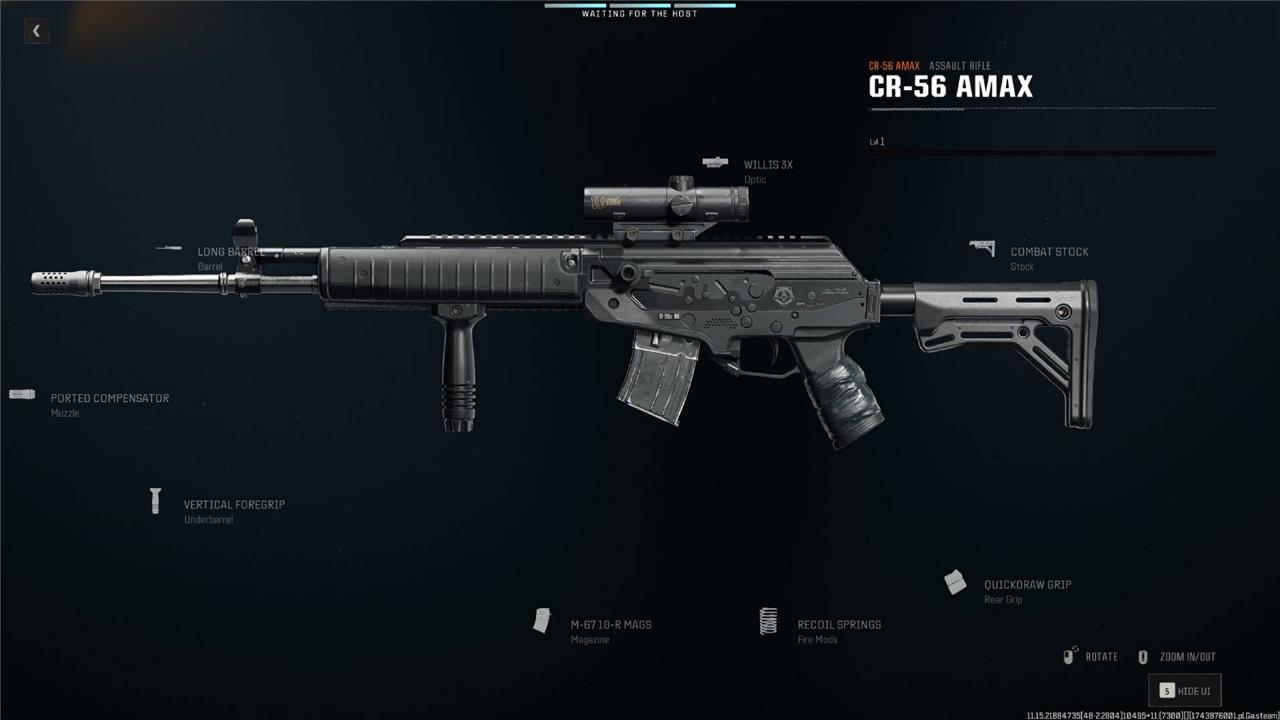The width and height of the screenshot is (1280, 720).
Task: Select the Willis 3X optic attachment
Action: coord(767,165)
